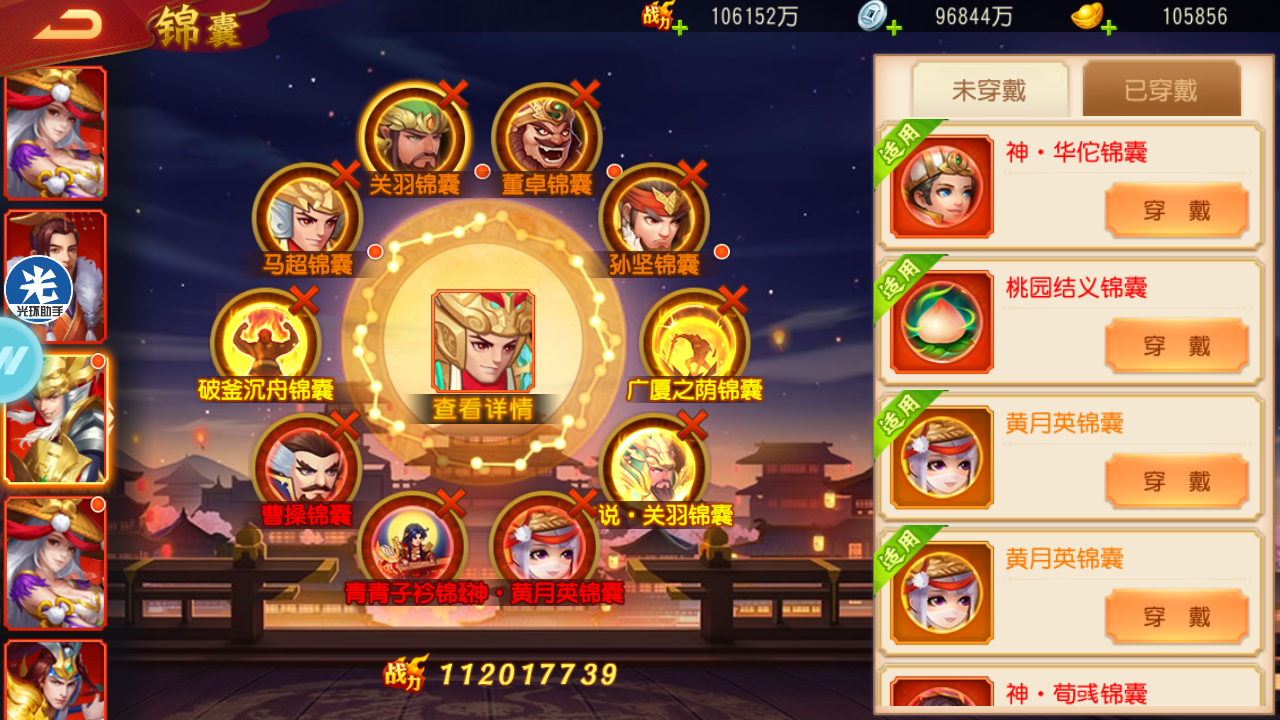Open 查看详情 for the central hero
The width and height of the screenshot is (1280, 720).
(483, 408)
